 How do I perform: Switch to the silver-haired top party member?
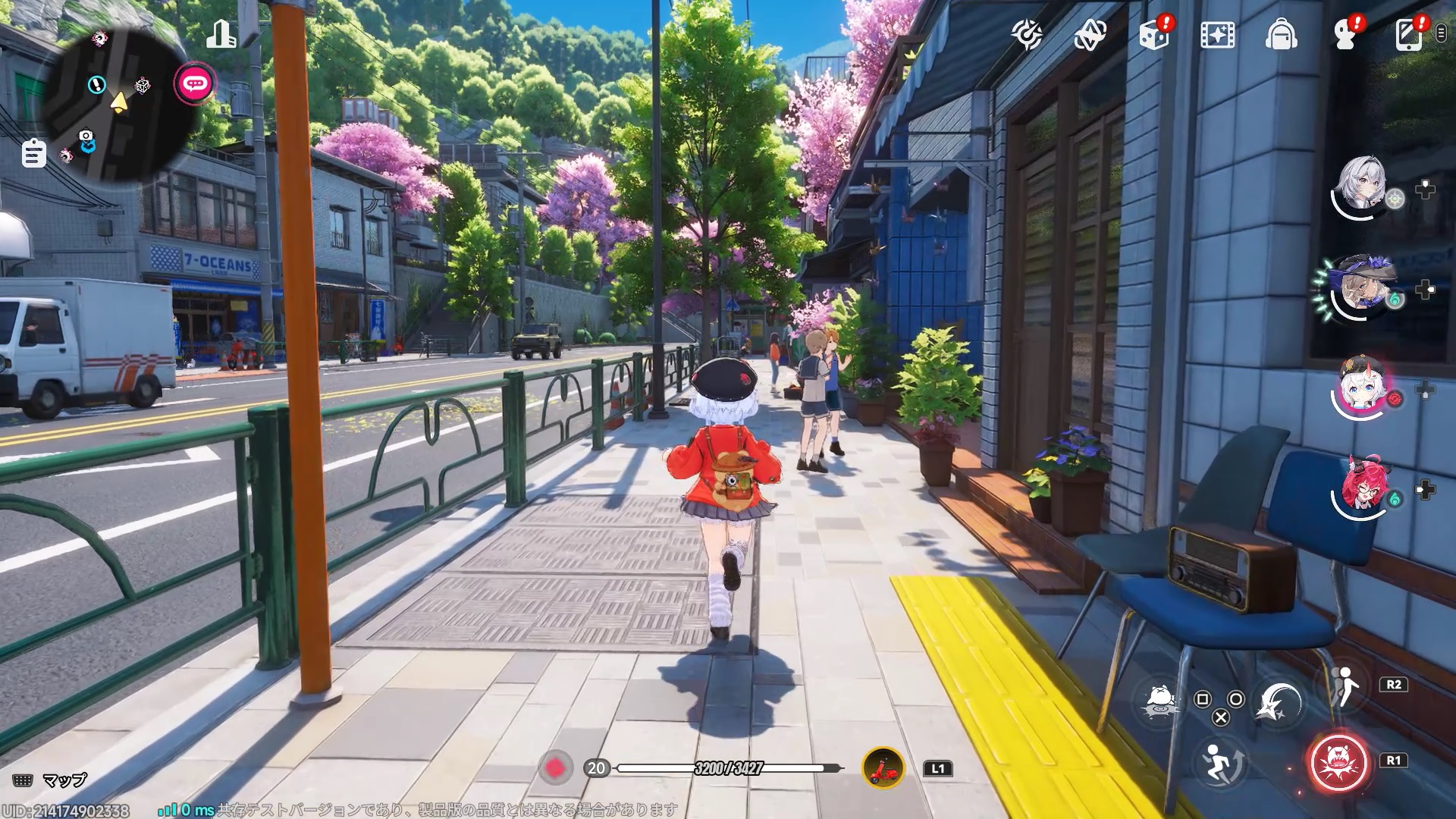(1363, 184)
